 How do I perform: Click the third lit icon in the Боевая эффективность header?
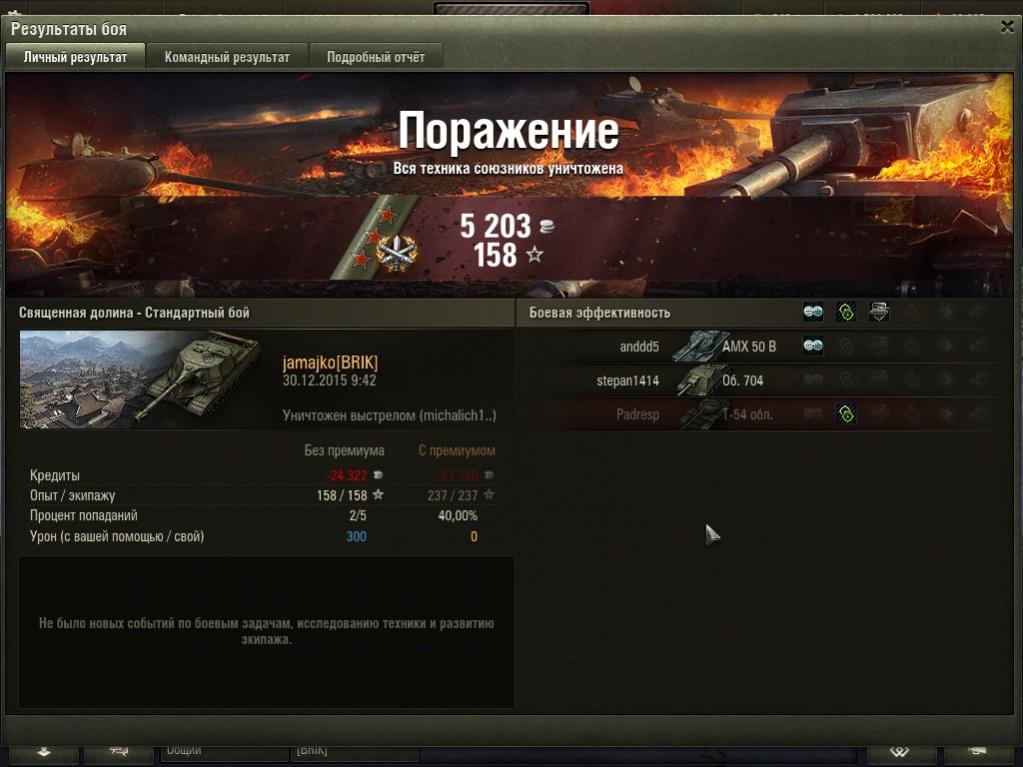(x=879, y=313)
